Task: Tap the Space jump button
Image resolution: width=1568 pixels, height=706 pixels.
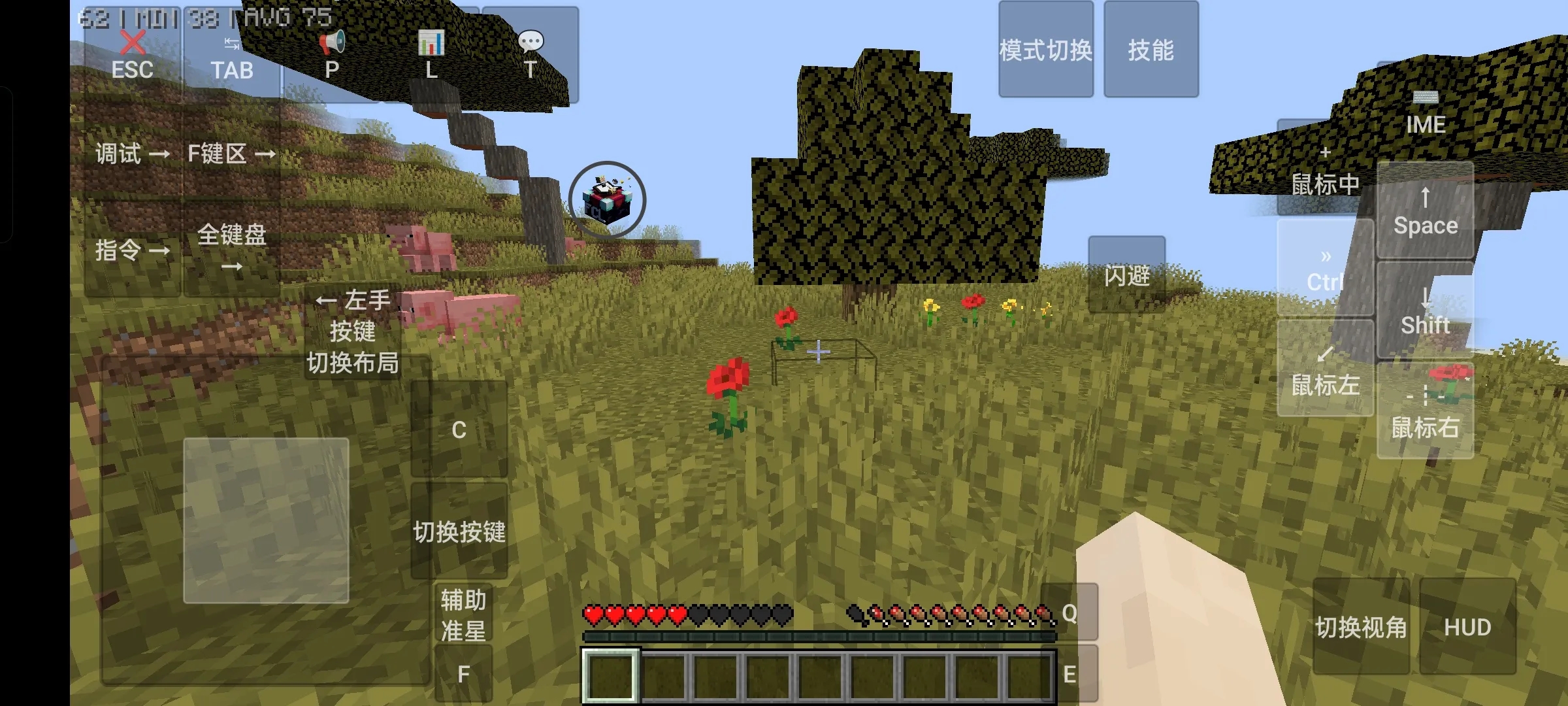Action: pos(1425,210)
